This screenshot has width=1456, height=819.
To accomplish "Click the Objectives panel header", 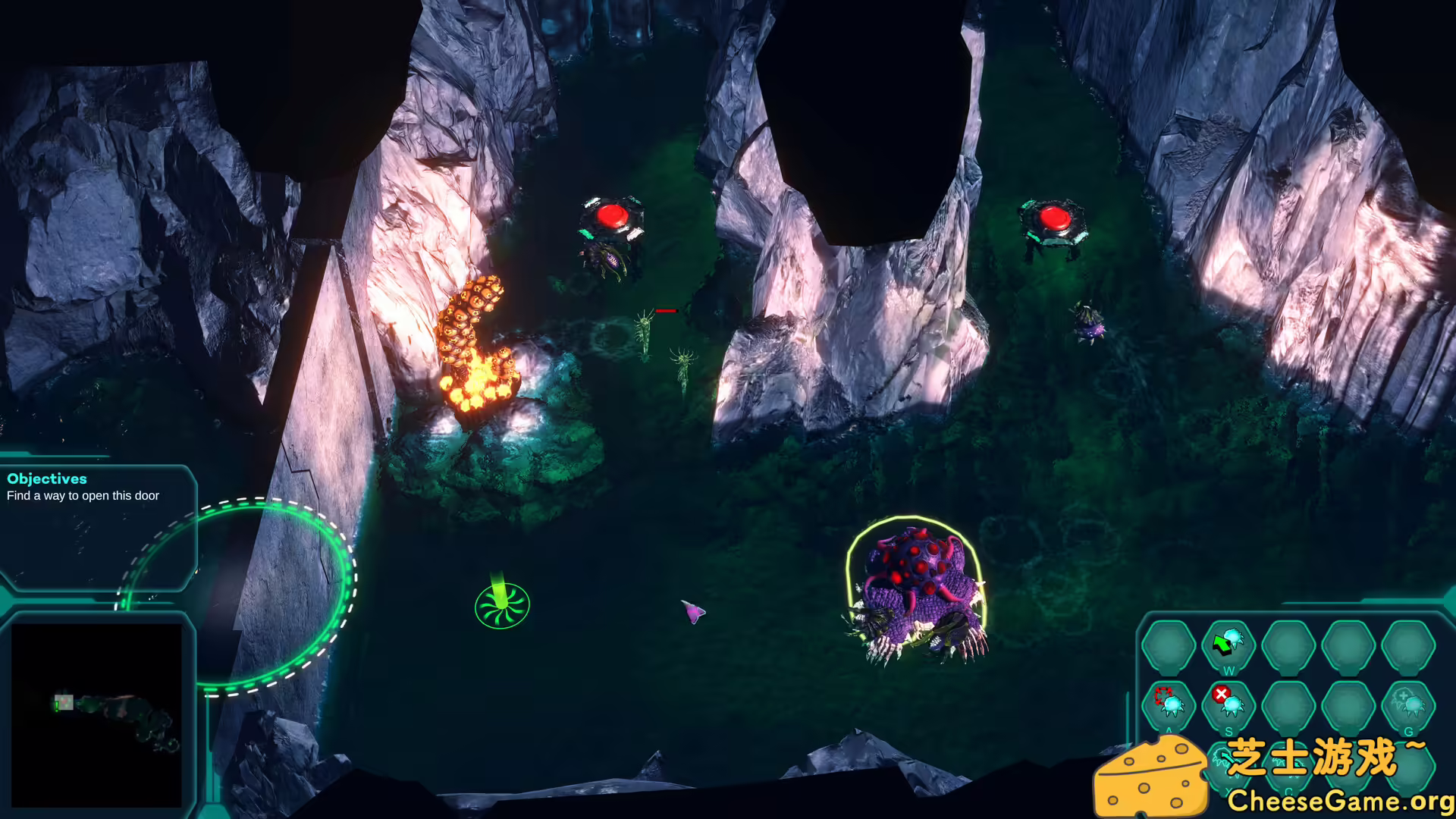I will 47,479.
